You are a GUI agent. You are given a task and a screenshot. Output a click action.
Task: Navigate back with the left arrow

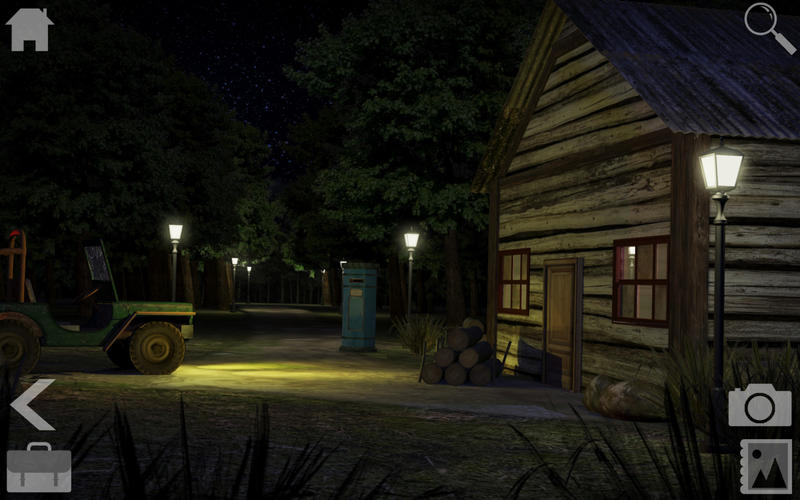click(32, 405)
